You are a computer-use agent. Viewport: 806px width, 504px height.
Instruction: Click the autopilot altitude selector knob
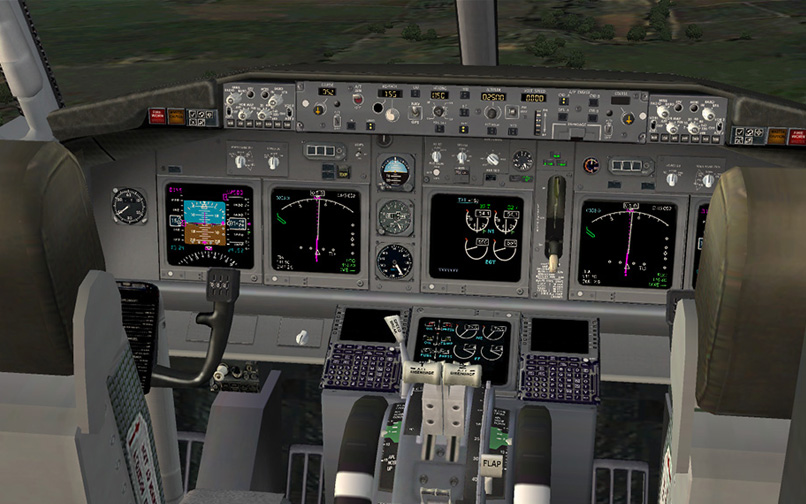(x=491, y=113)
